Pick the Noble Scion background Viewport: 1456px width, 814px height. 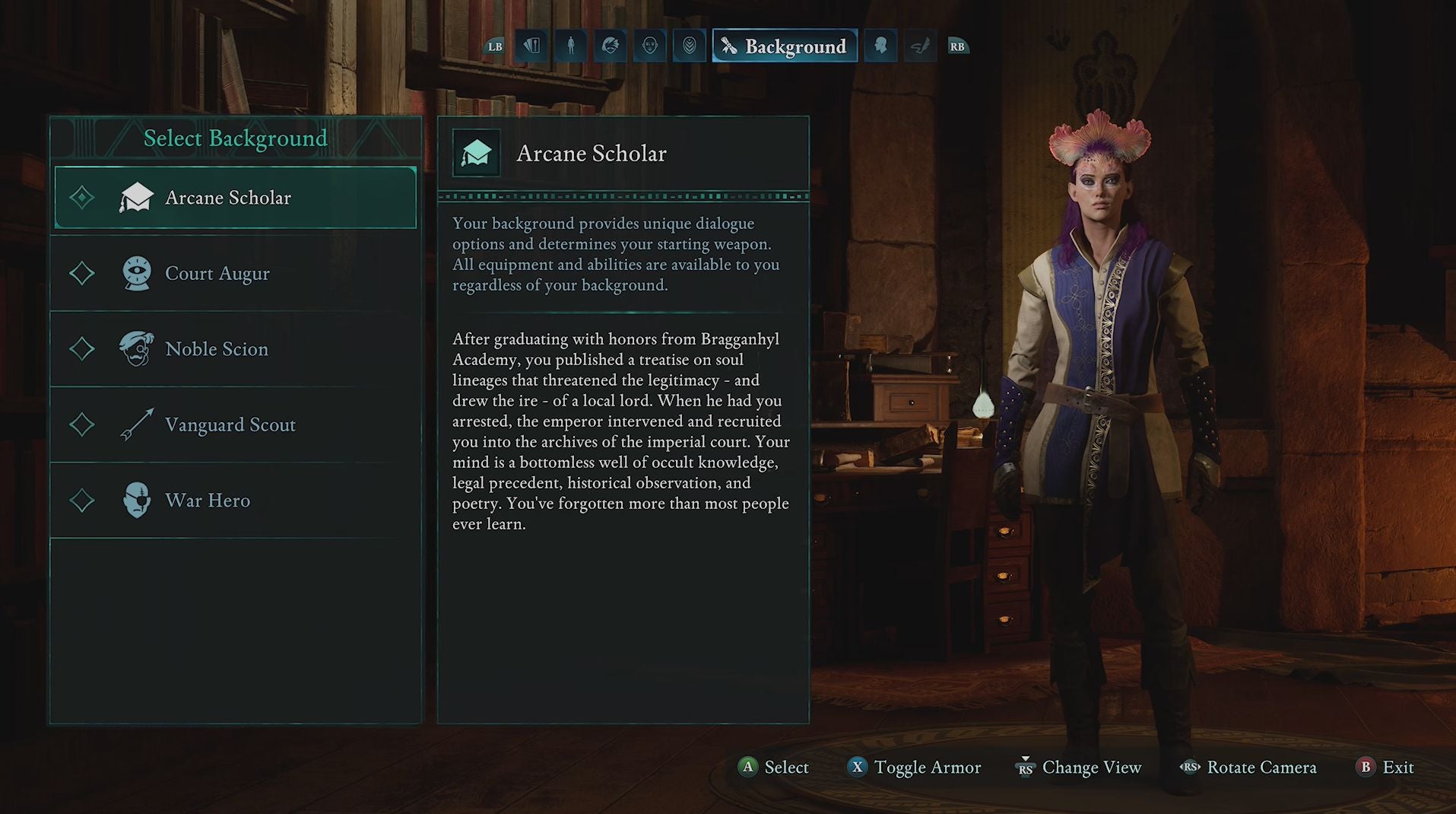[x=236, y=349]
